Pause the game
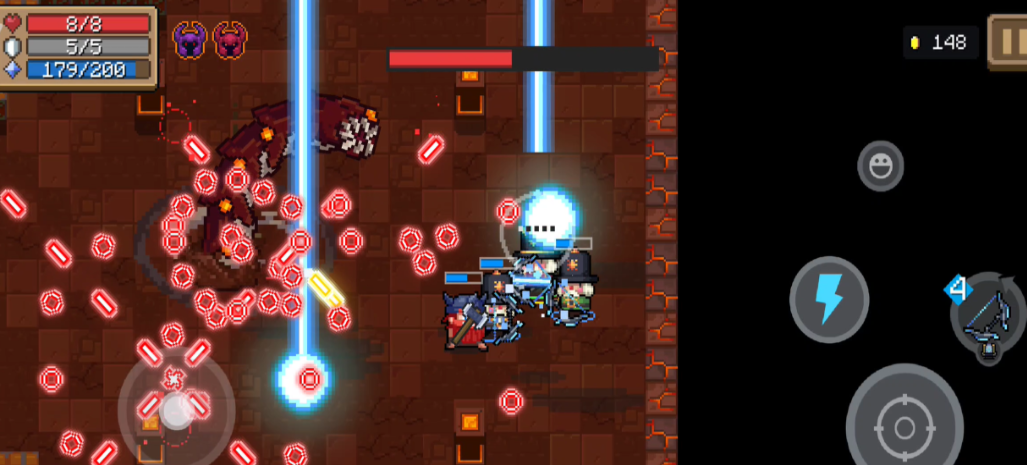 pos(1006,41)
